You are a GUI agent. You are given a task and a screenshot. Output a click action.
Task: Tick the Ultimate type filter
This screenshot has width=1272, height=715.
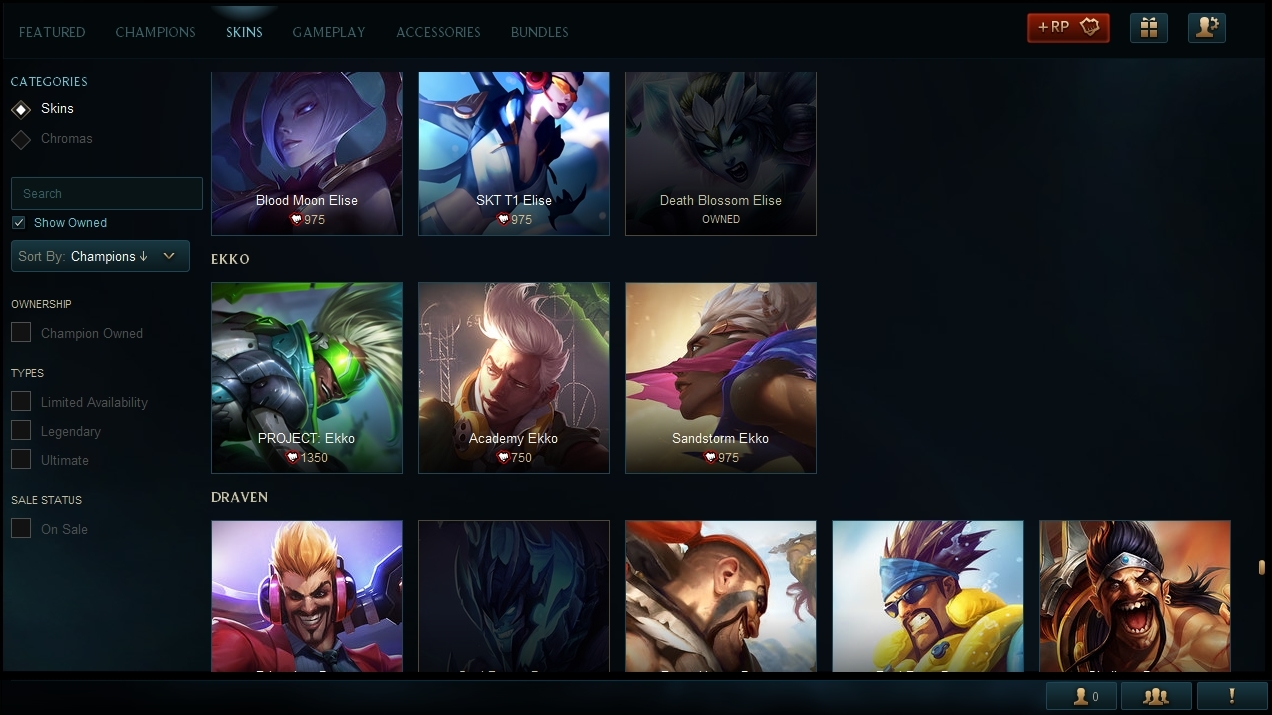coord(21,460)
